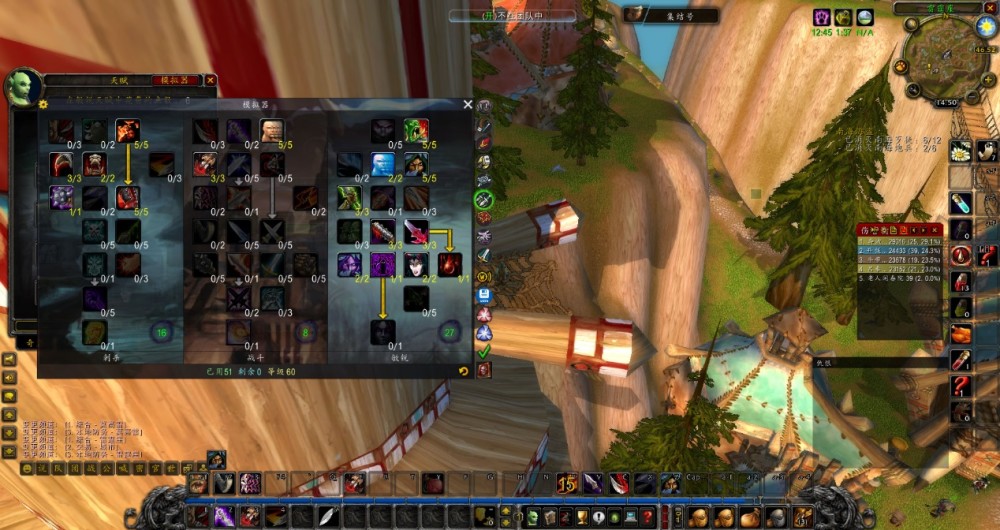Click the blue floppy disk save icon
Viewport: 1000px width, 530px height.
point(484,295)
